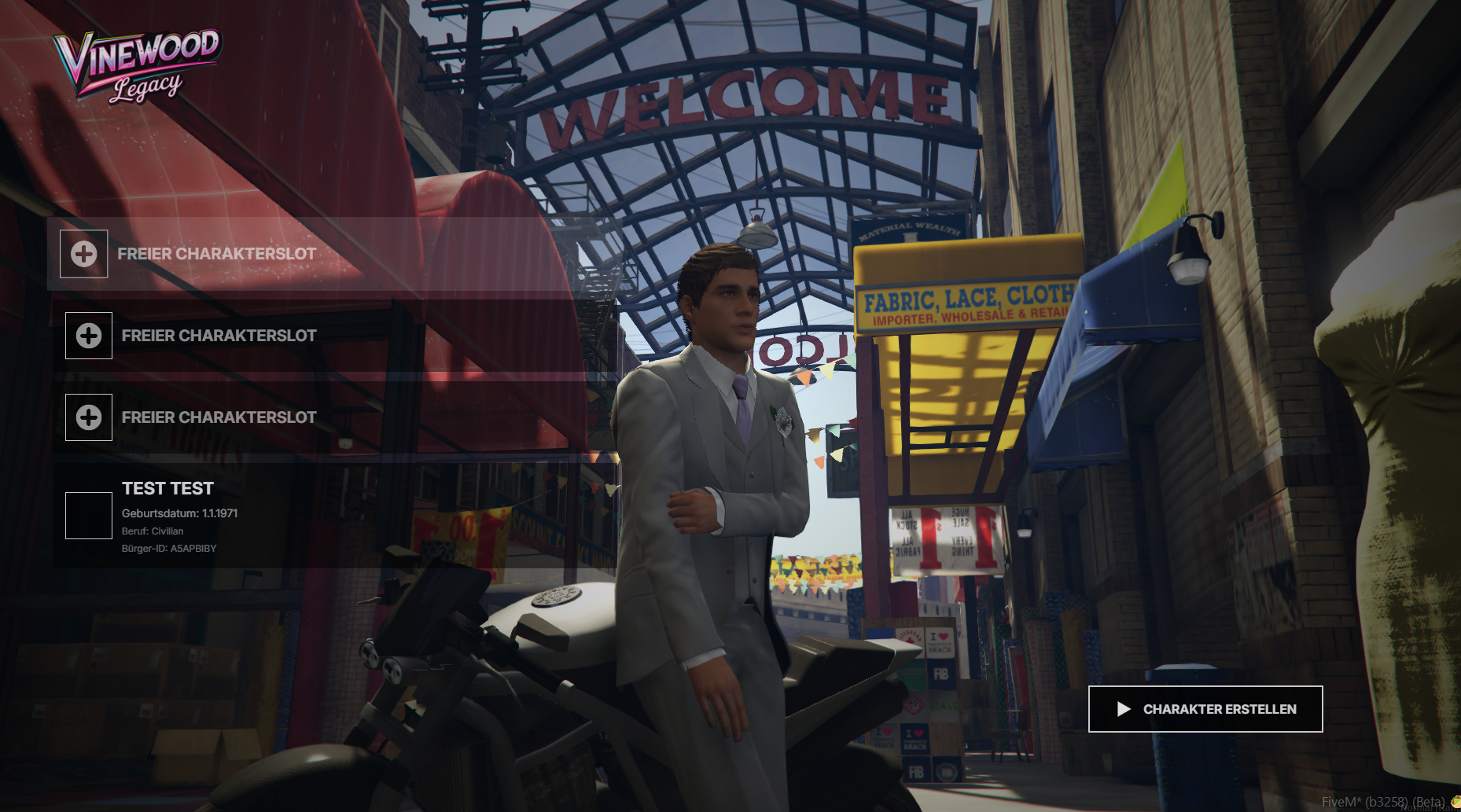The width and height of the screenshot is (1461, 812).
Task: Click the Charakter Erstellen button
Action: (x=1205, y=709)
